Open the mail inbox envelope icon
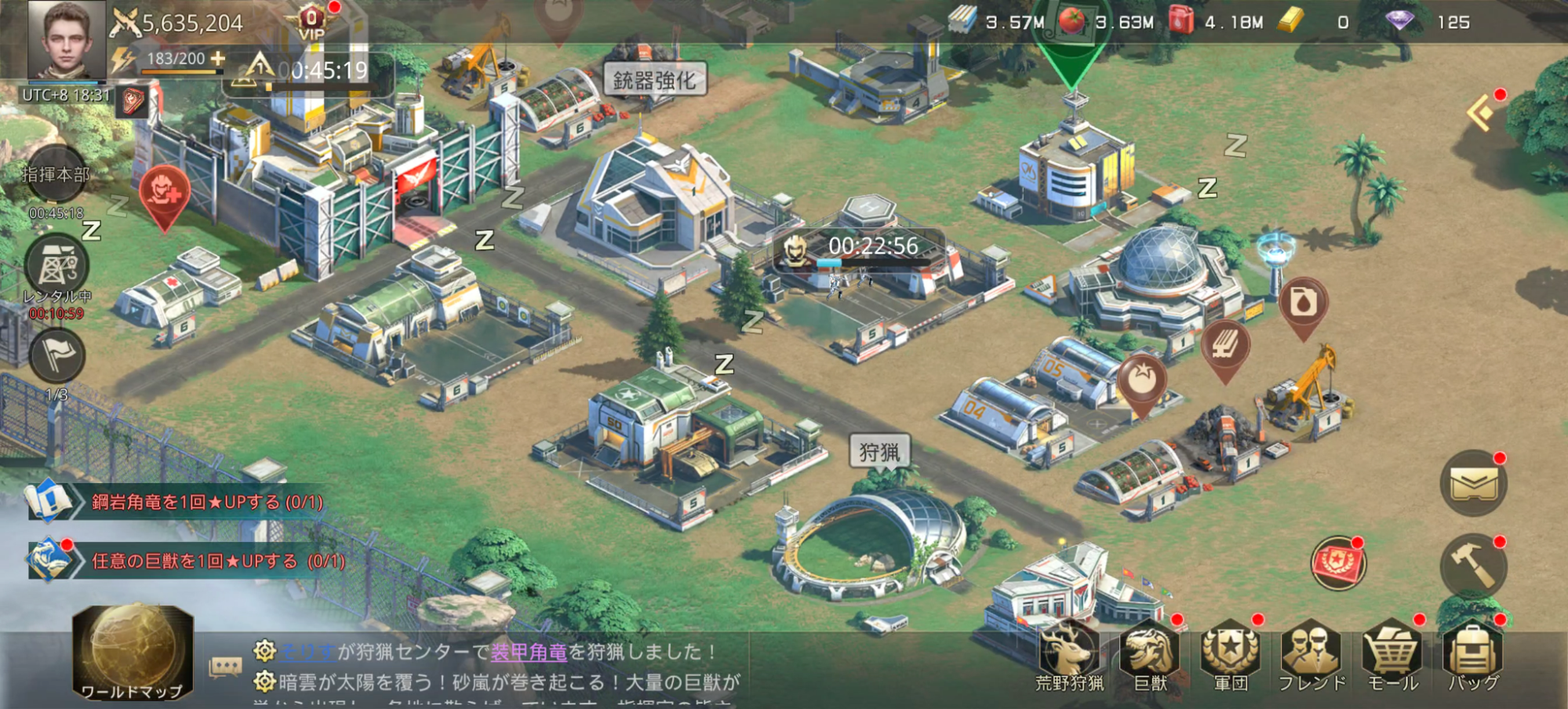This screenshot has height=709, width=1568. (x=1472, y=484)
